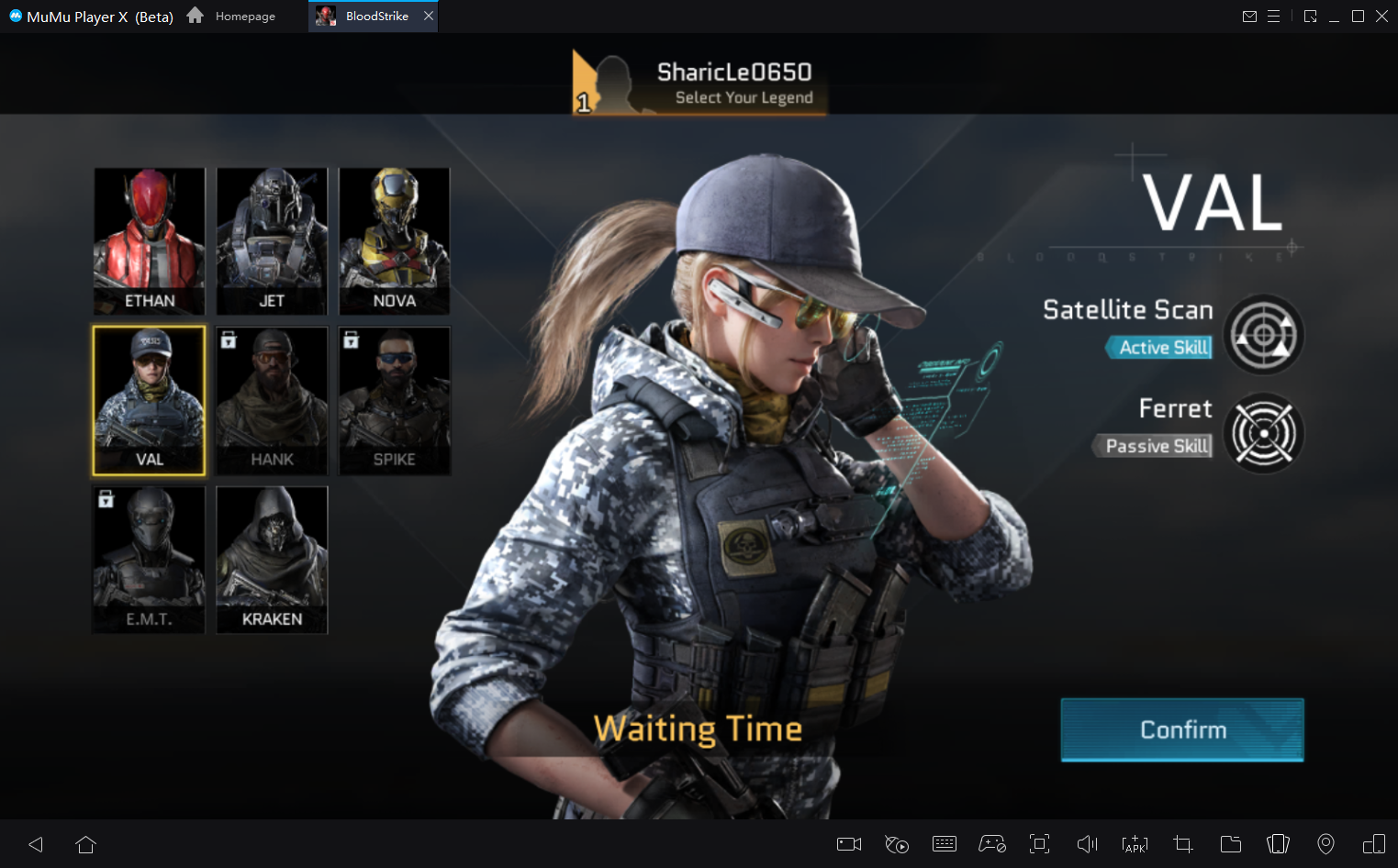1398x868 pixels.
Task: Click the locked E.M.T. legend portrait
Action: [x=150, y=560]
